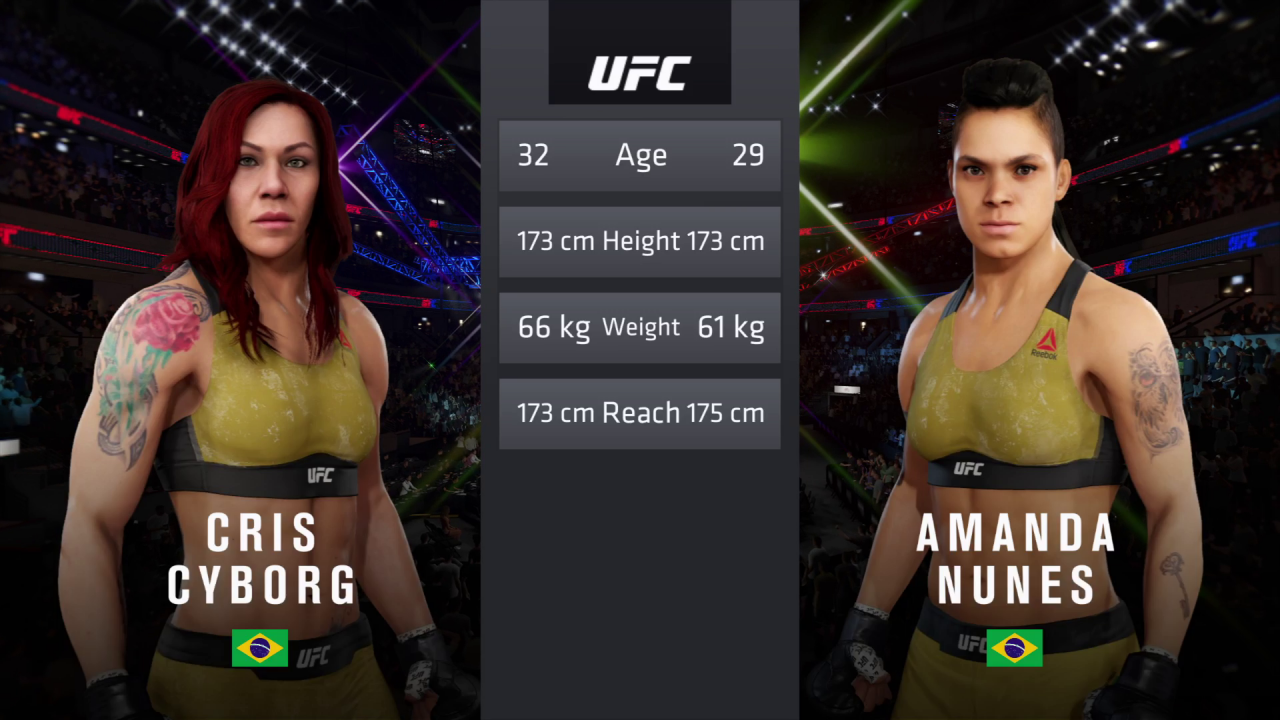1280x720 pixels.
Task: Toggle the Reach stat comparison row
Action: point(639,413)
